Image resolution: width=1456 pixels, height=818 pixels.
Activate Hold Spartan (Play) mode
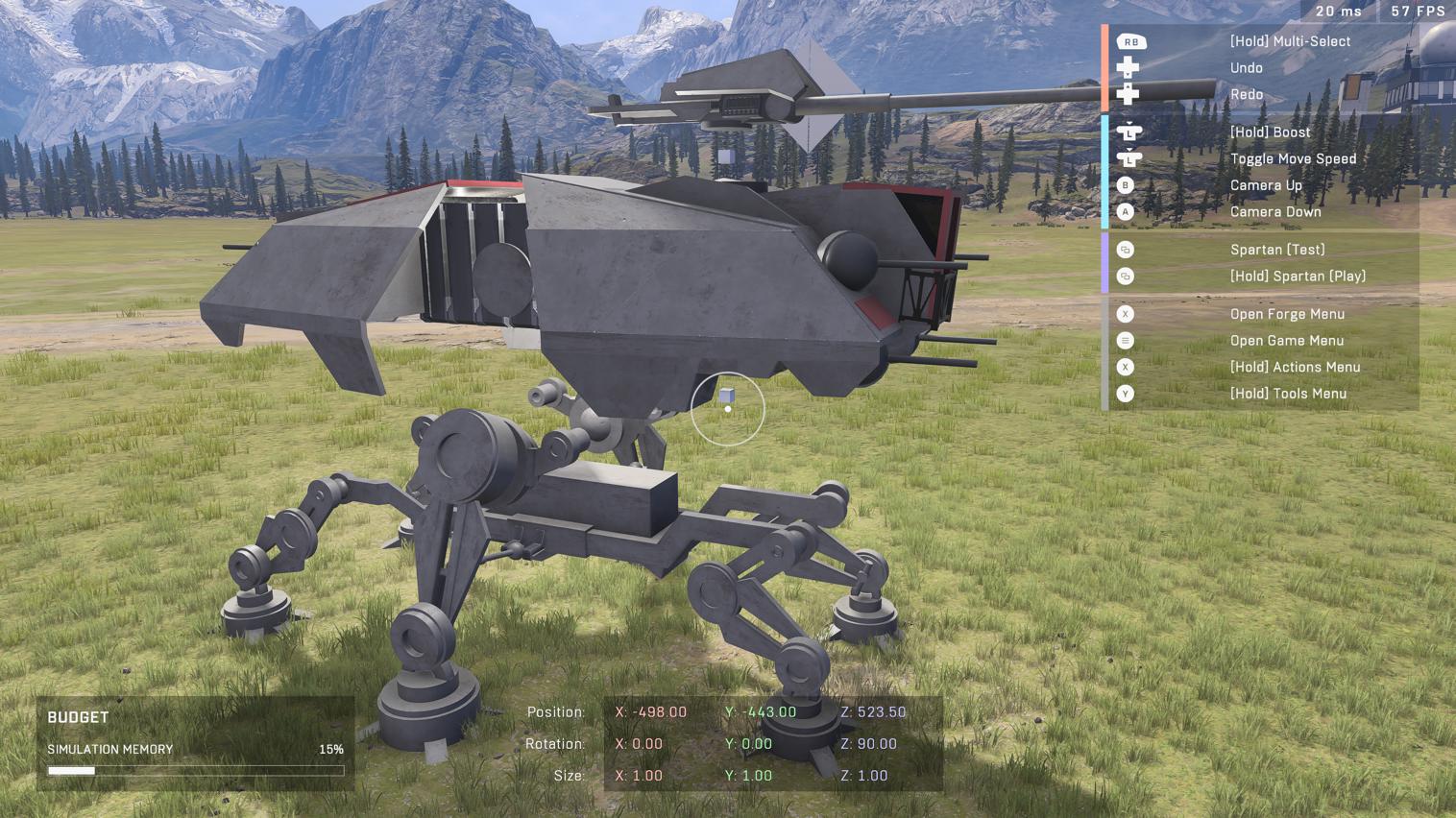tap(1298, 276)
